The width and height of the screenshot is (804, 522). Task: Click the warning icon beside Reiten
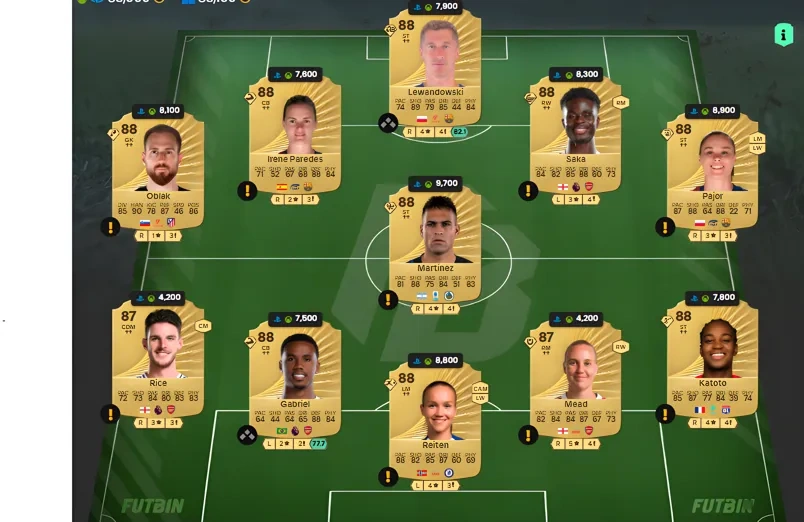point(388,476)
